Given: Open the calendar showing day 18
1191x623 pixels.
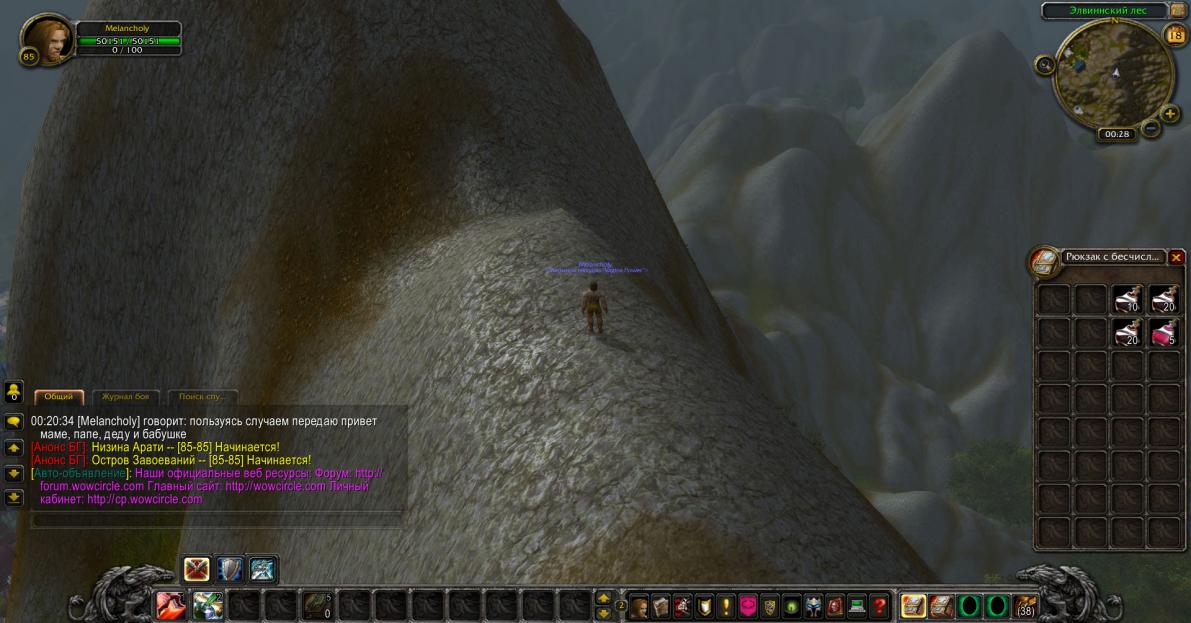Looking at the screenshot, I should pyautogui.click(x=1175, y=35).
